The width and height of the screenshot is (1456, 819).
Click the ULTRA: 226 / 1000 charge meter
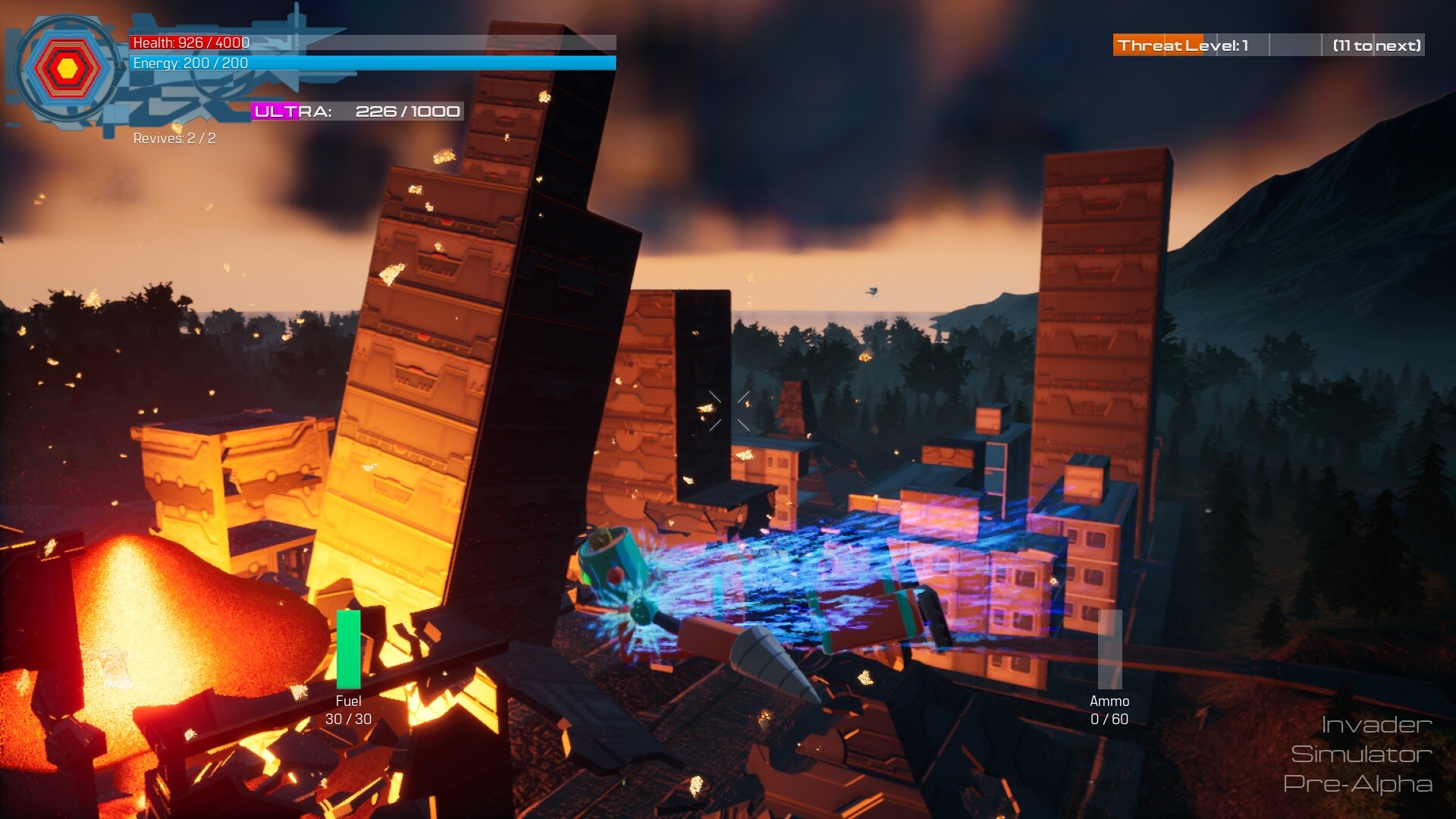click(x=356, y=111)
